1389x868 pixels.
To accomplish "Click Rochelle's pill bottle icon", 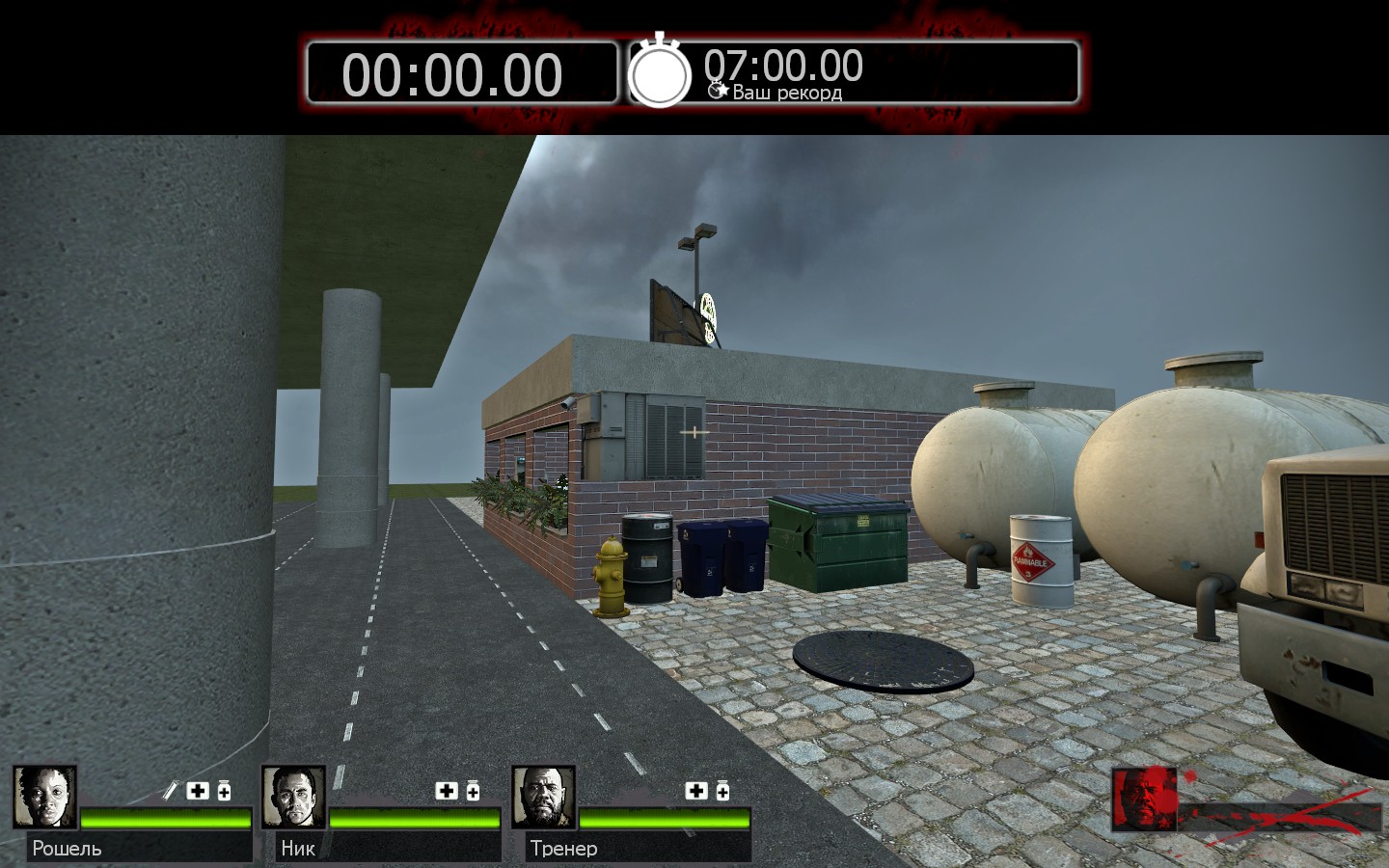I will pyautogui.click(x=224, y=791).
